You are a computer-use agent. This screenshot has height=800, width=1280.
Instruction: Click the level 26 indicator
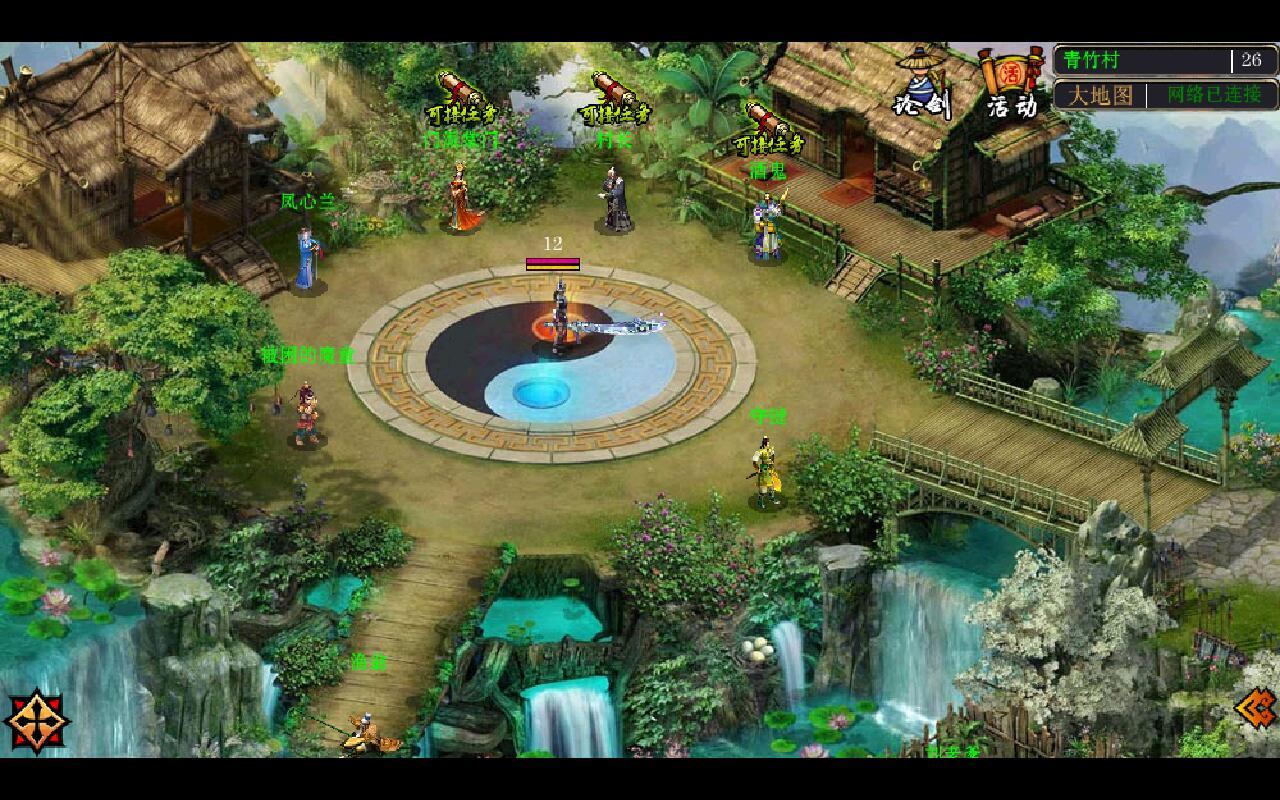[1252, 60]
